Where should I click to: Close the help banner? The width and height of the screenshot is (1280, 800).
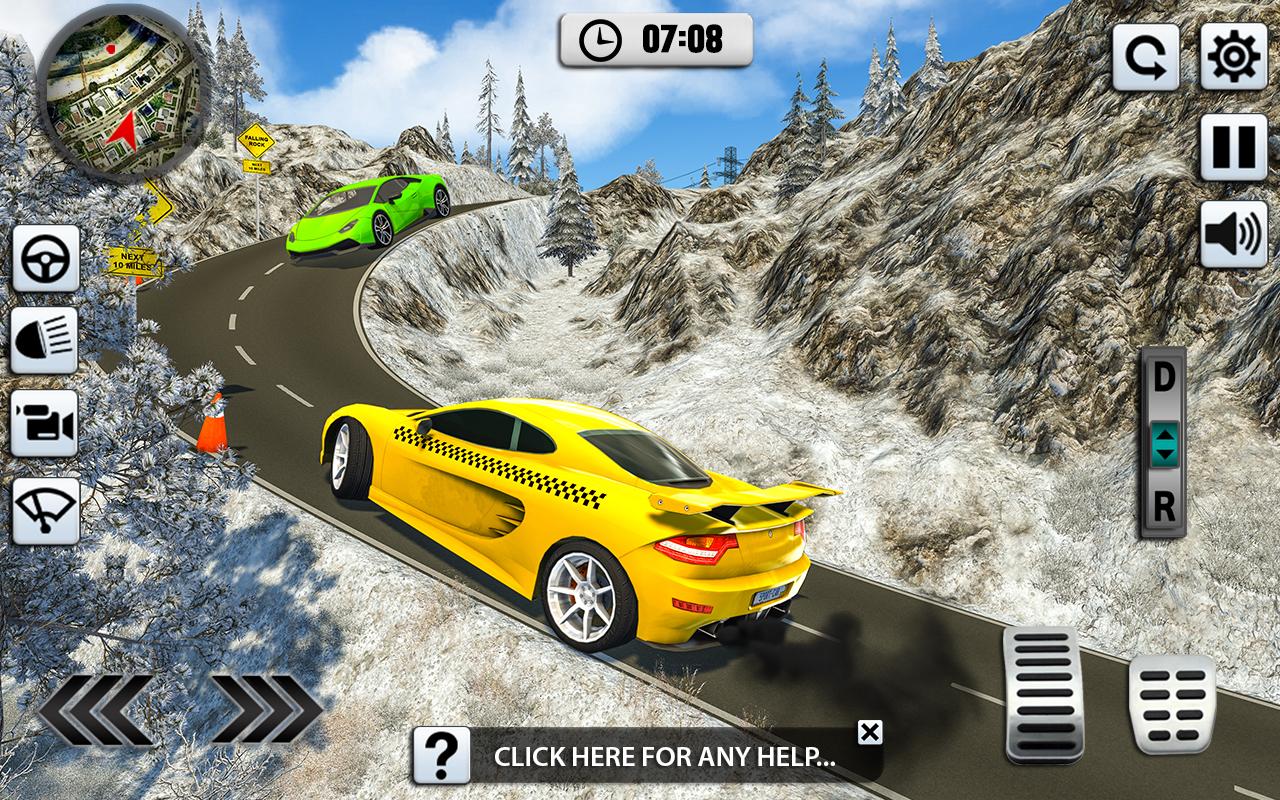point(870,732)
